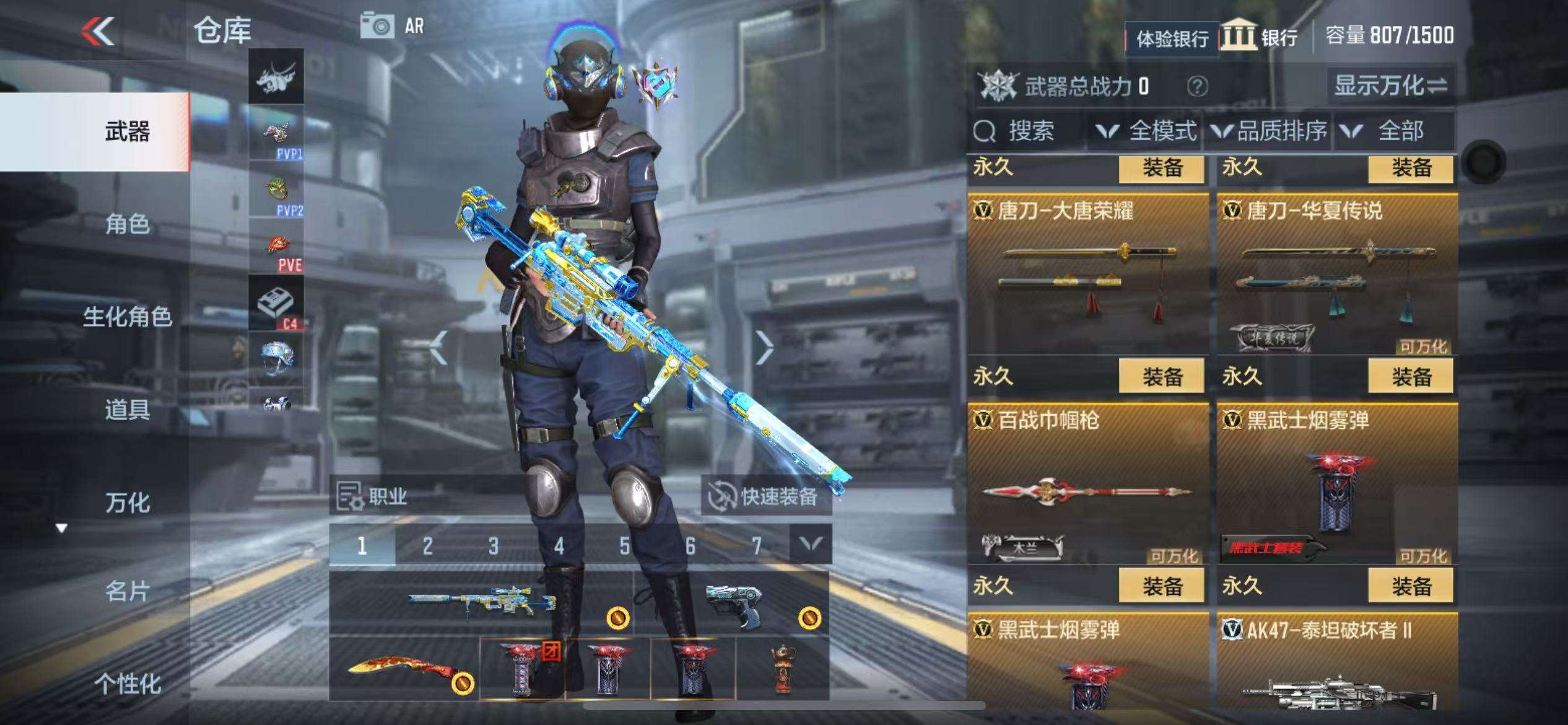This screenshot has width=1568, height=725.
Task: Open the 角色 character category
Action: click(x=127, y=224)
